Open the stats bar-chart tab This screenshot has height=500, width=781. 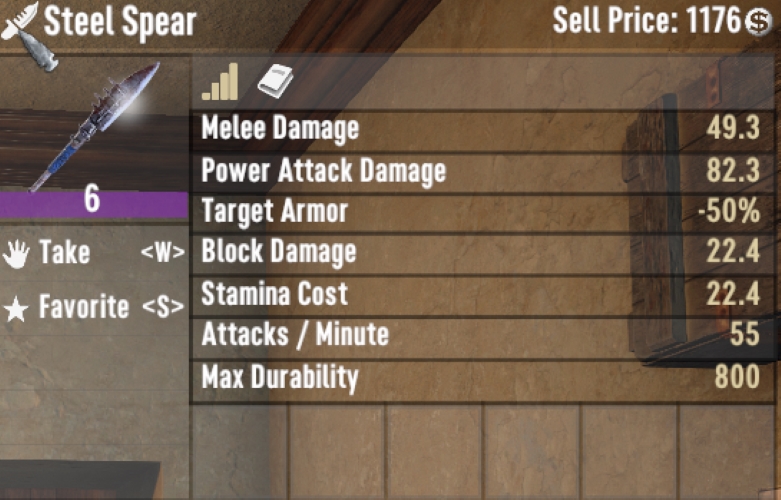click(x=220, y=82)
